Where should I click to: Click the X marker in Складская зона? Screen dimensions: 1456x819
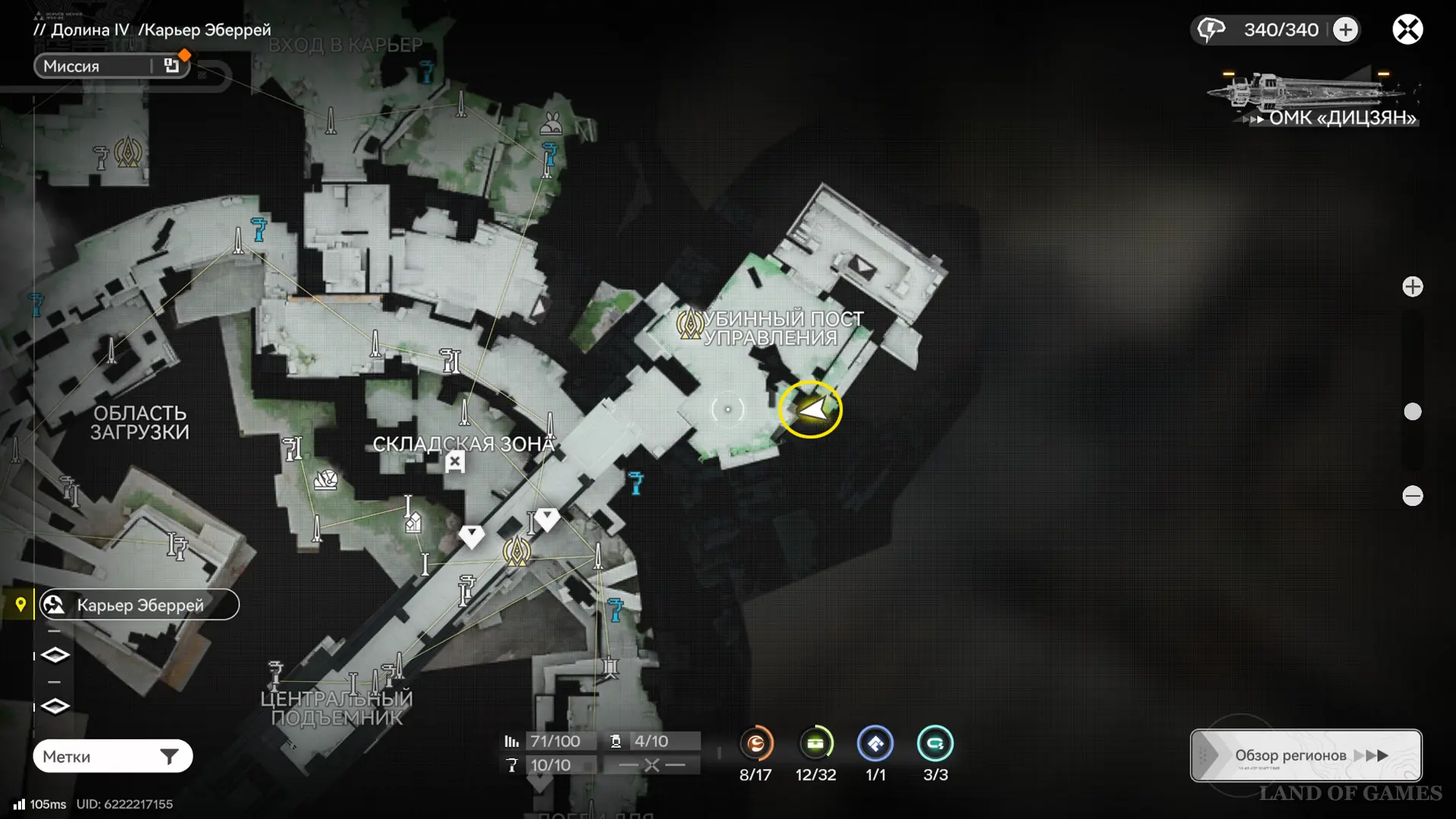click(455, 461)
